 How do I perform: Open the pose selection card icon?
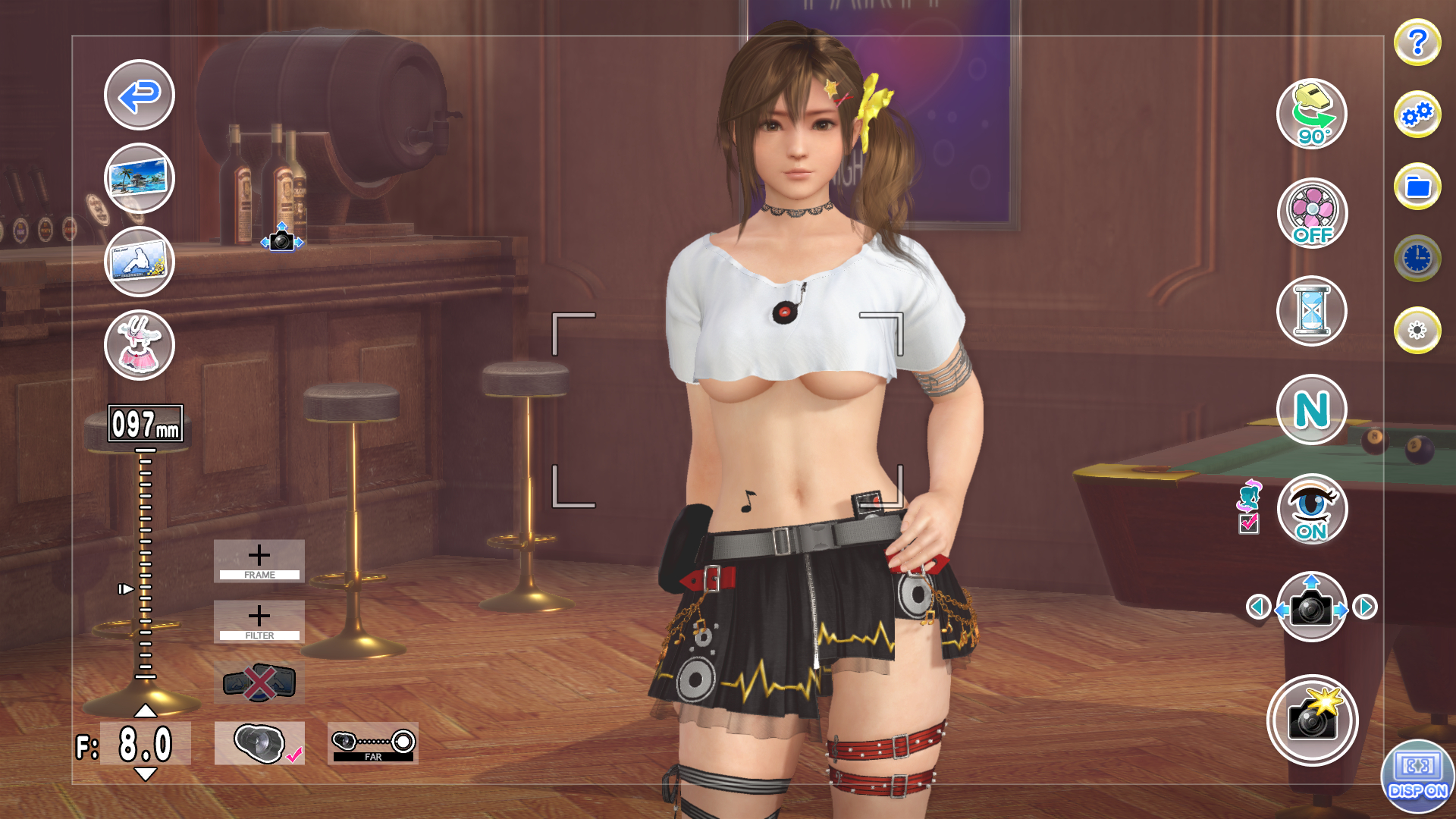pos(139,262)
